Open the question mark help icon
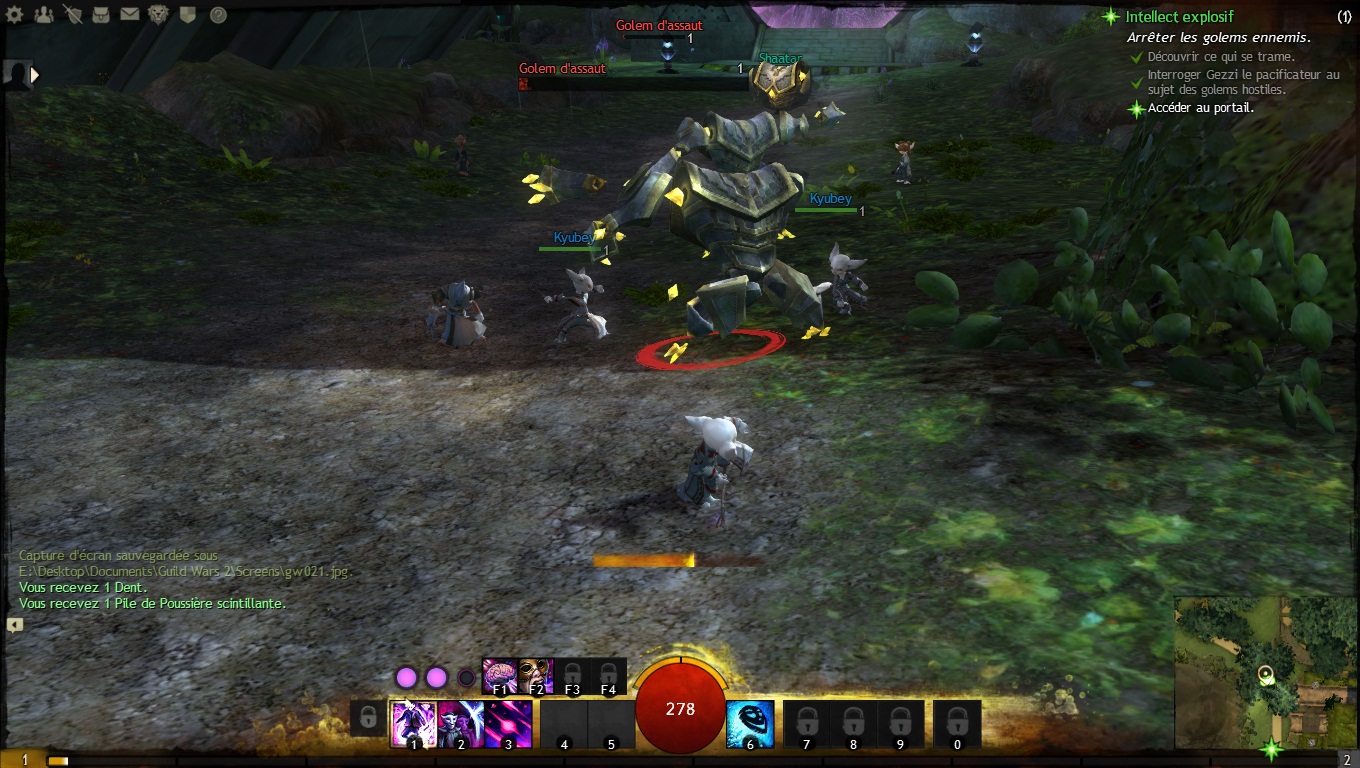This screenshot has width=1360, height=768. point(218,15)
